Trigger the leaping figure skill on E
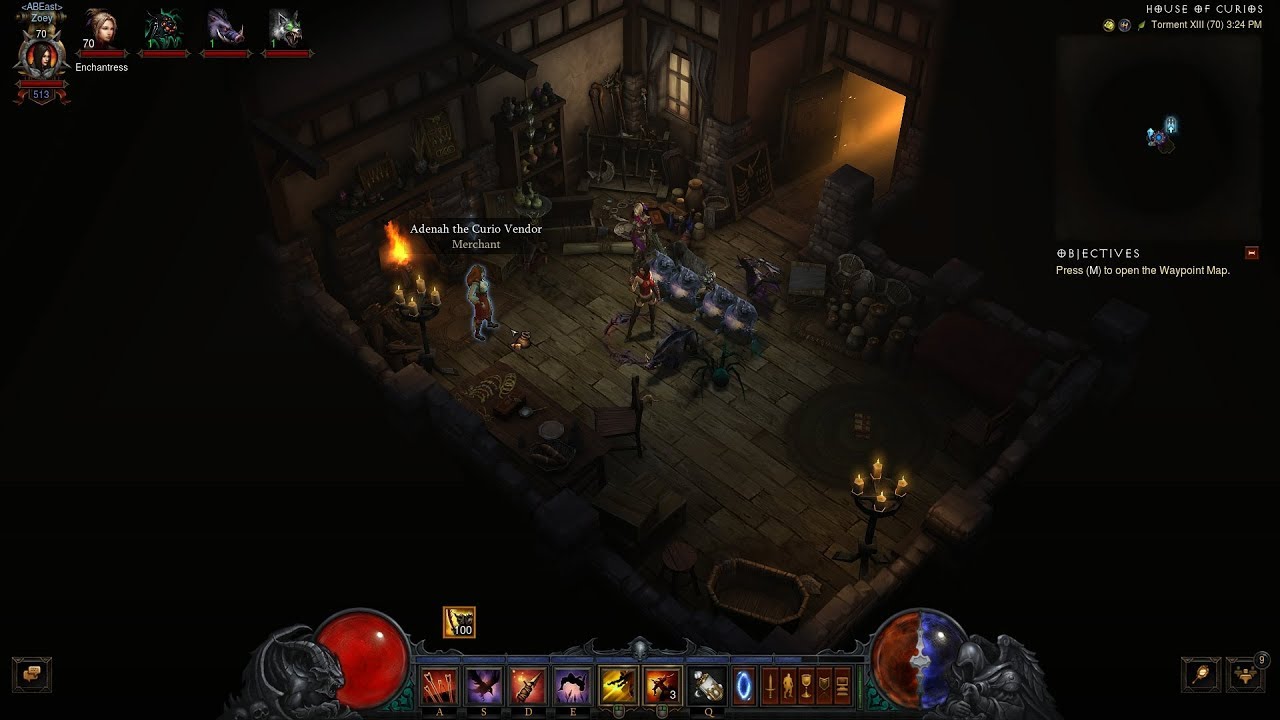 coord(572,686)
